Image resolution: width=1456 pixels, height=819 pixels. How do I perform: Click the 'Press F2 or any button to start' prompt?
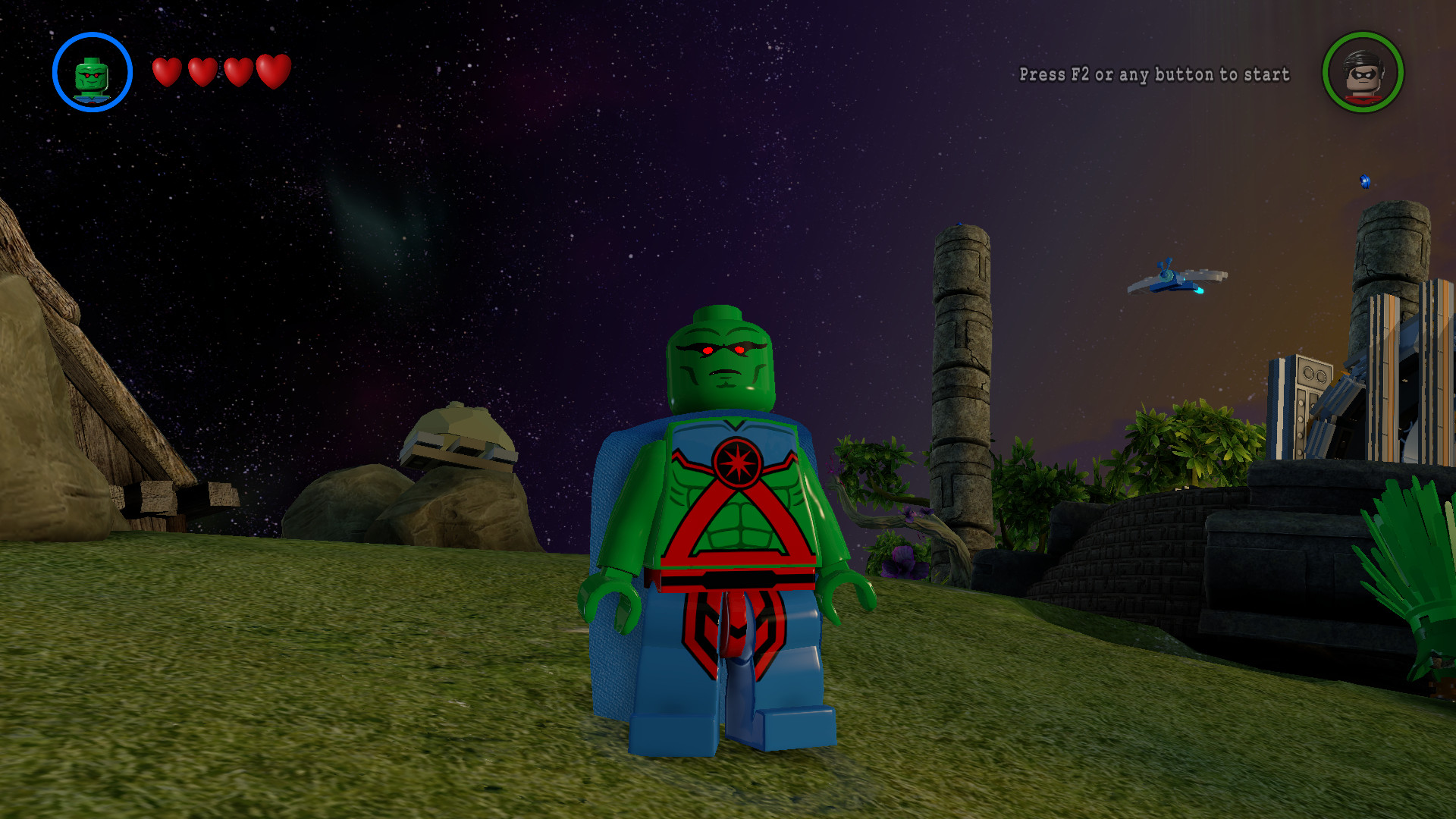point(1153,75)
